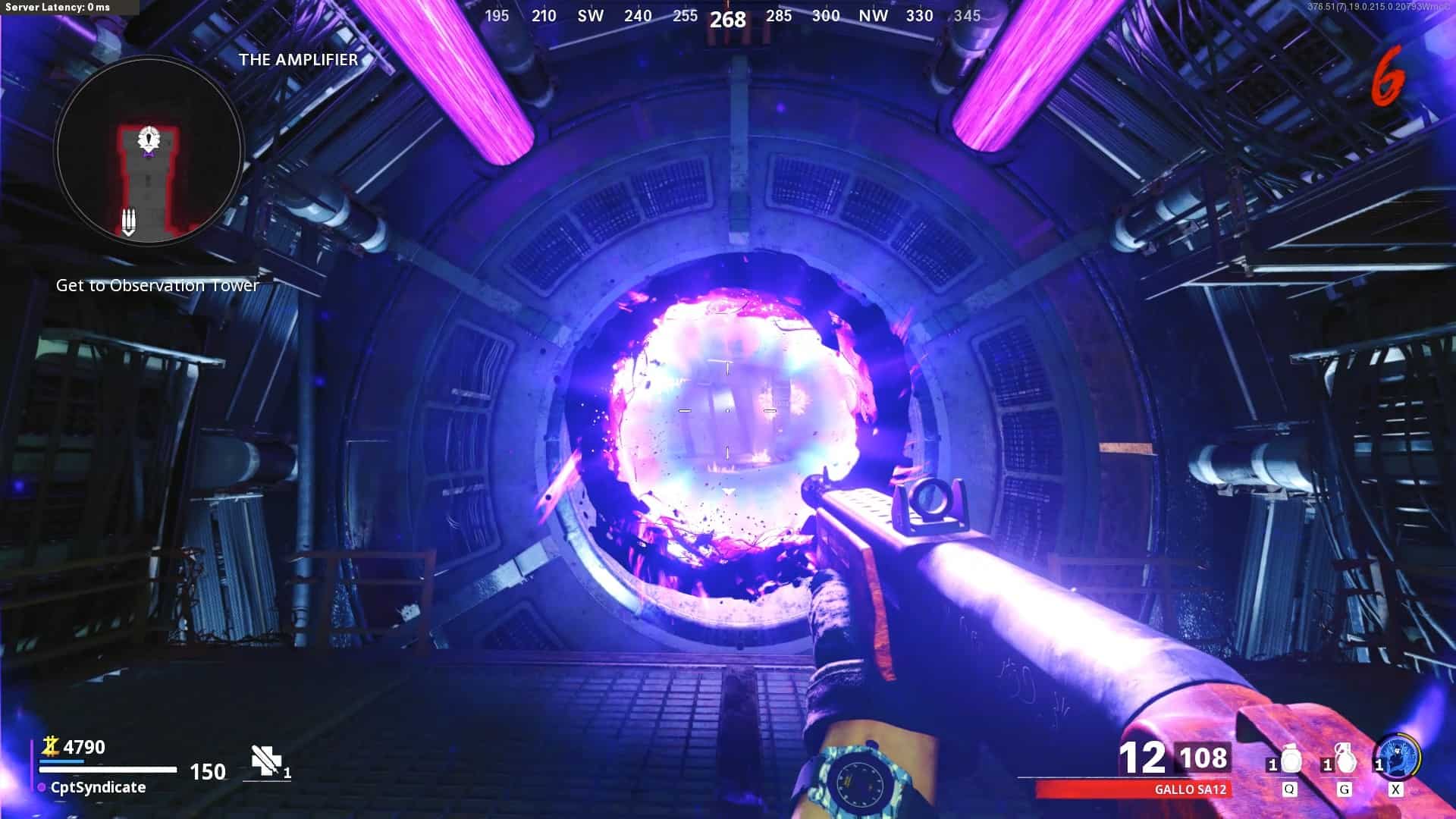Click the objective marker on the minimap

[149, 140]
